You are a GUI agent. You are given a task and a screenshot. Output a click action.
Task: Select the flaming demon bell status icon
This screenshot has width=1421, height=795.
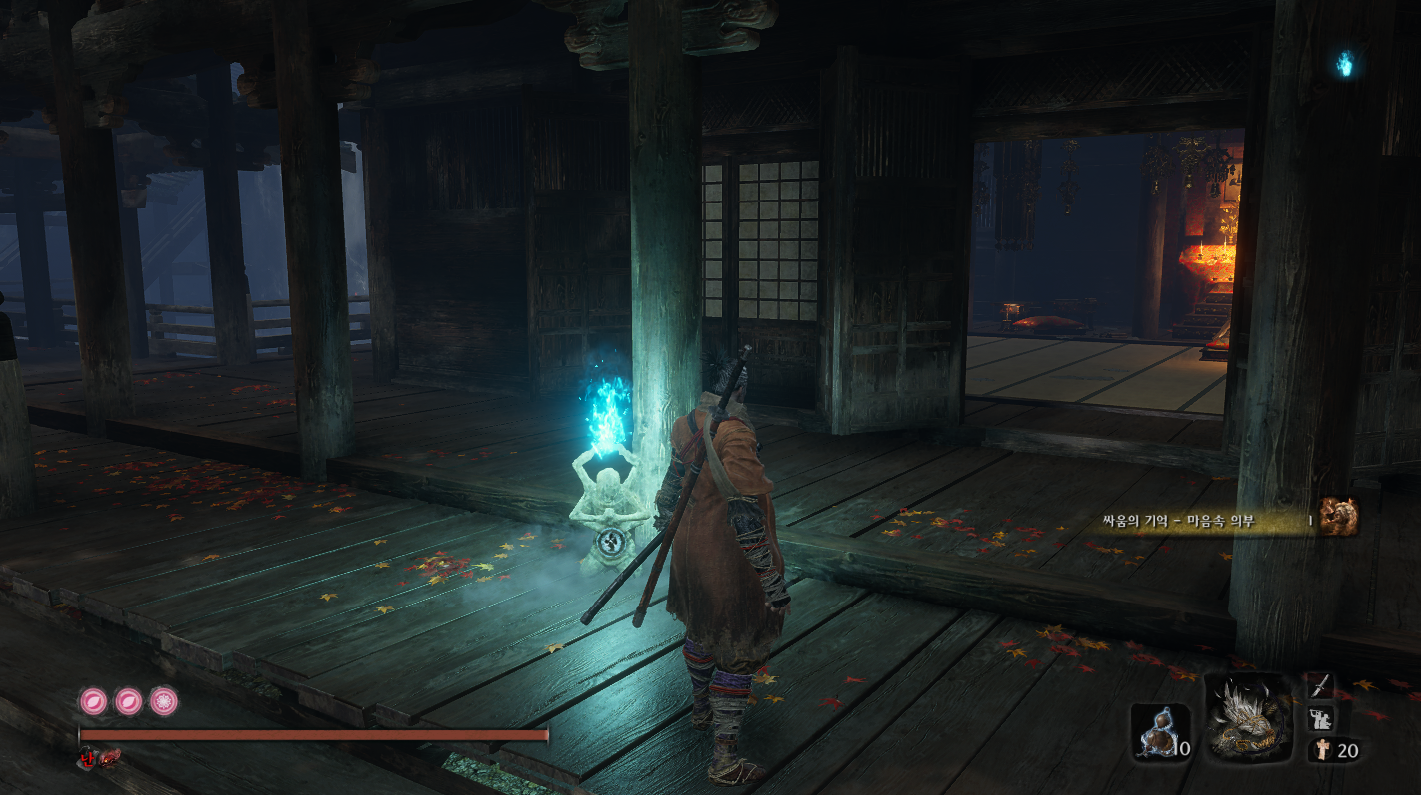108,757
